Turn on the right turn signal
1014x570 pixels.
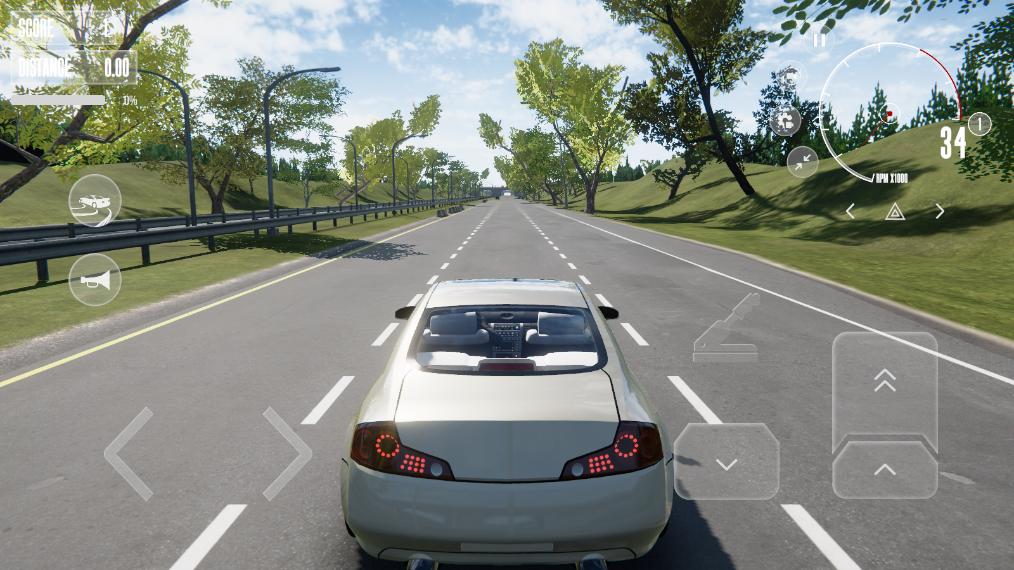[x=939, y=211]
